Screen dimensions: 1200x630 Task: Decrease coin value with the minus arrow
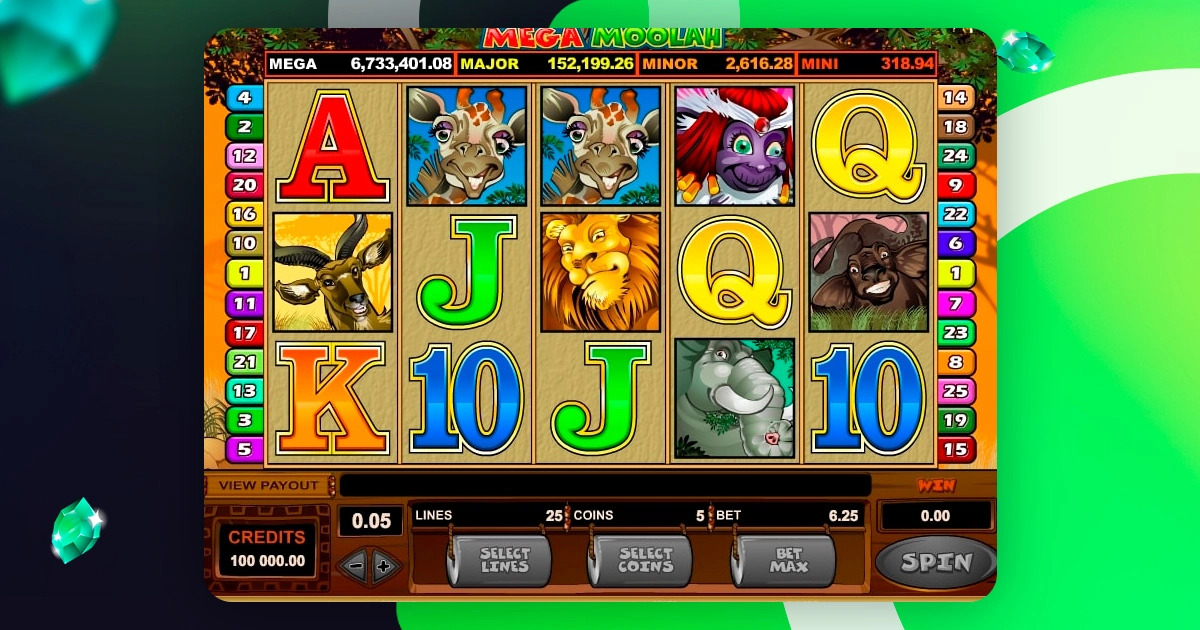[x=353, y=566]
